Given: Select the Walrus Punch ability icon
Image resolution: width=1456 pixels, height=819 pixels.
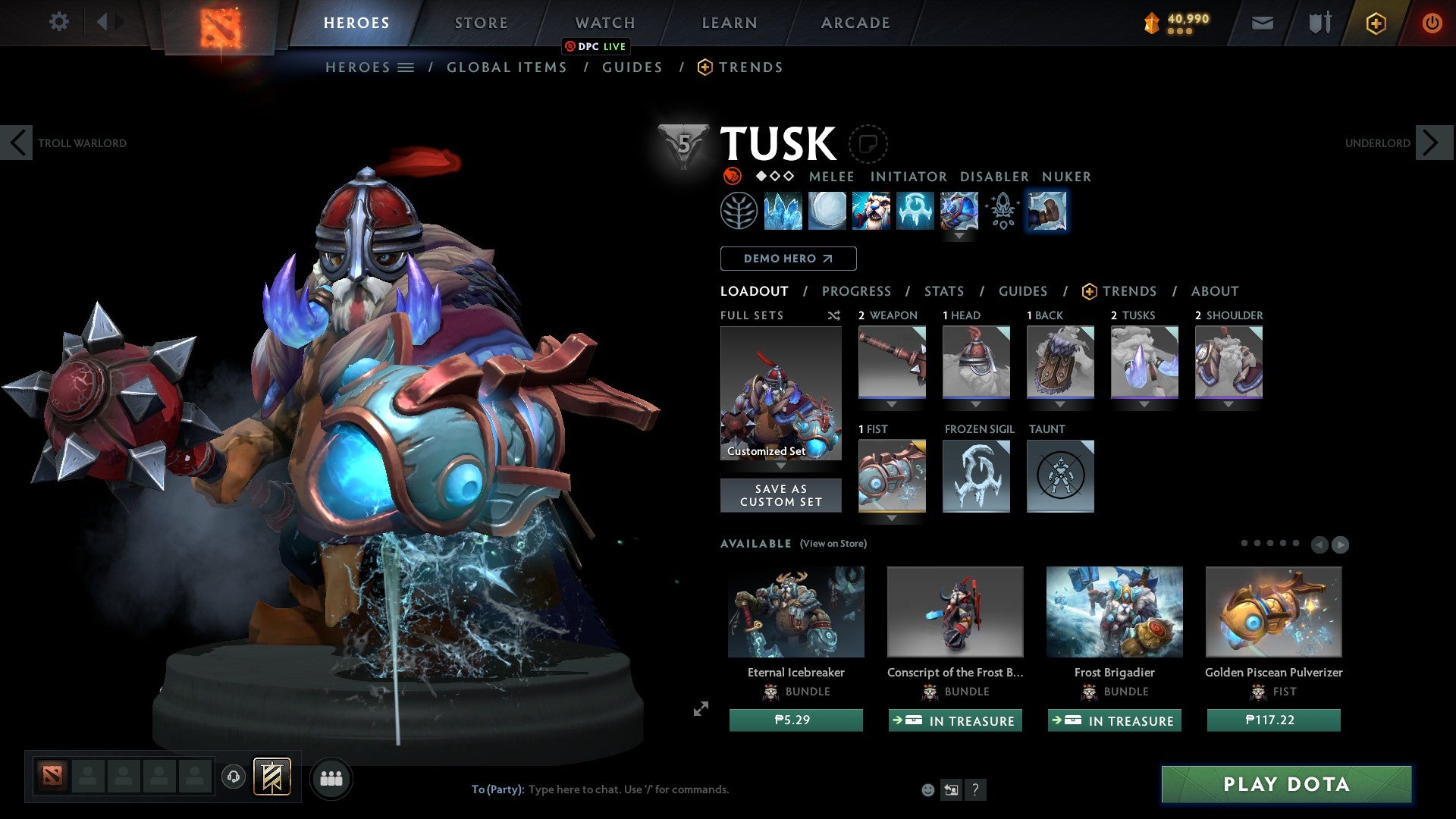Looking at the screenshot, I should [1047, 212].
